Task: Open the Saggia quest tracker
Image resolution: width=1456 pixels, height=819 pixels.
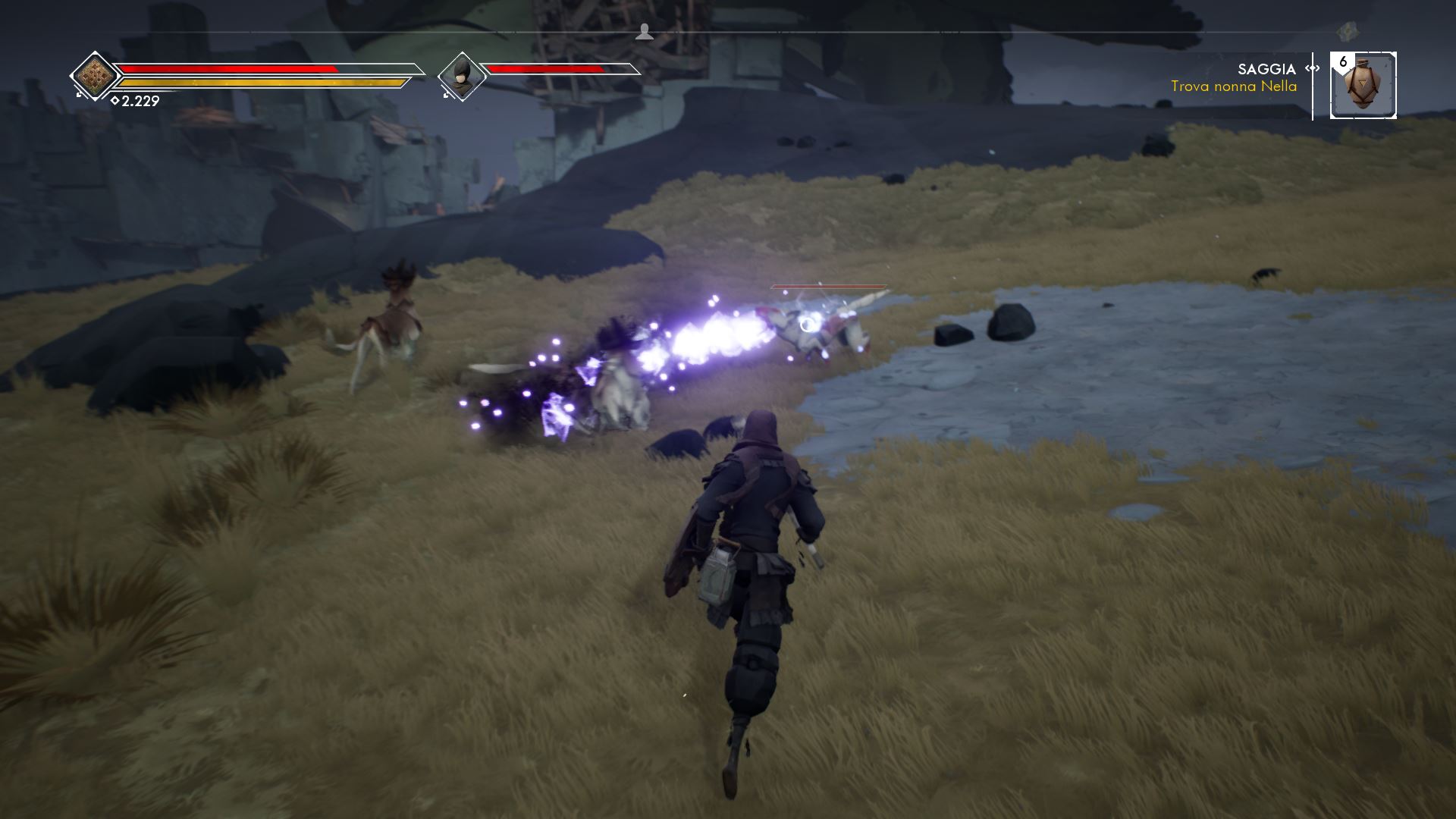Action: click(x=1234, y=78)
